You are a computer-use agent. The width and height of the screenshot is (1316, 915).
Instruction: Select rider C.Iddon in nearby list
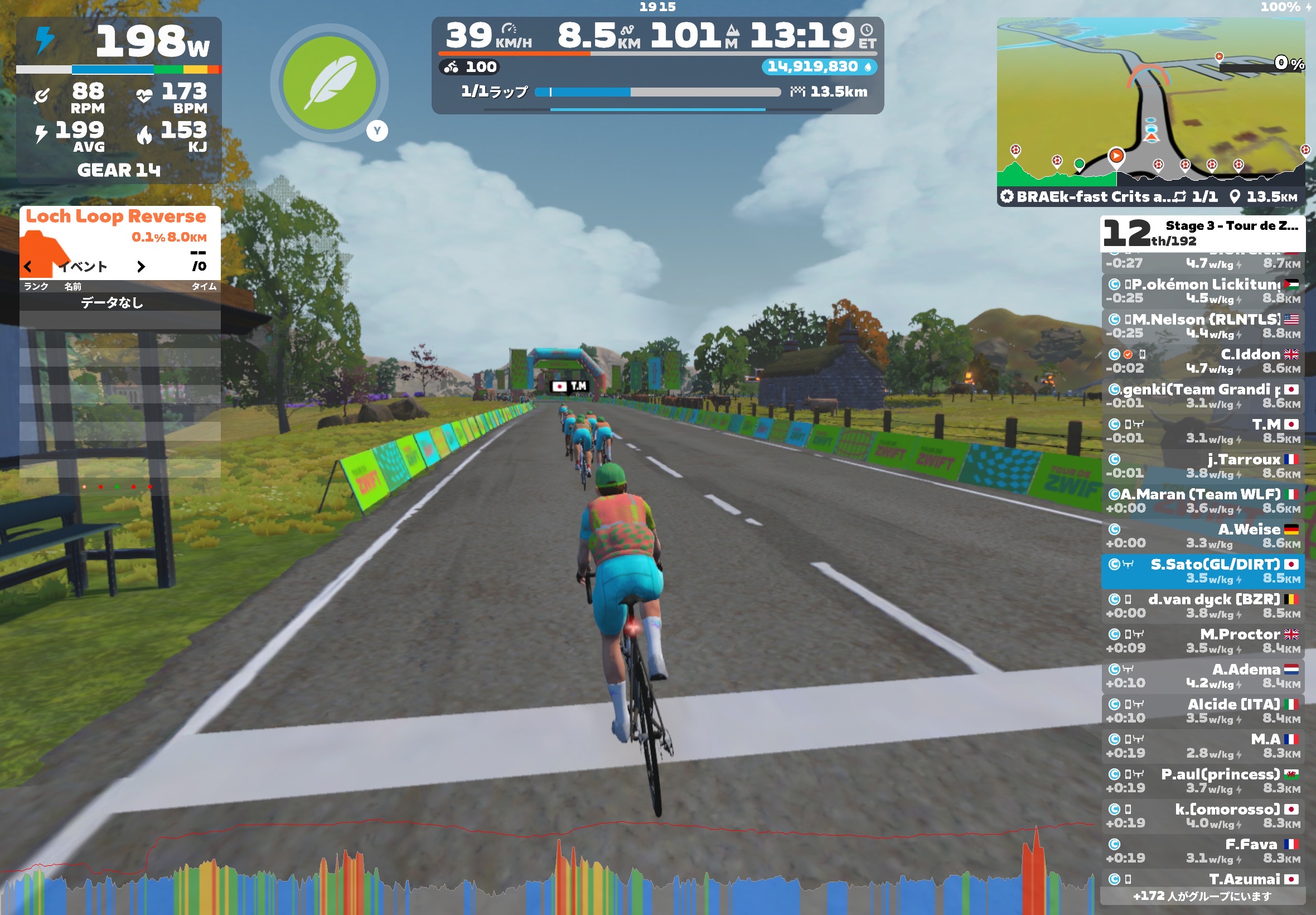(x=1202, y=361)
